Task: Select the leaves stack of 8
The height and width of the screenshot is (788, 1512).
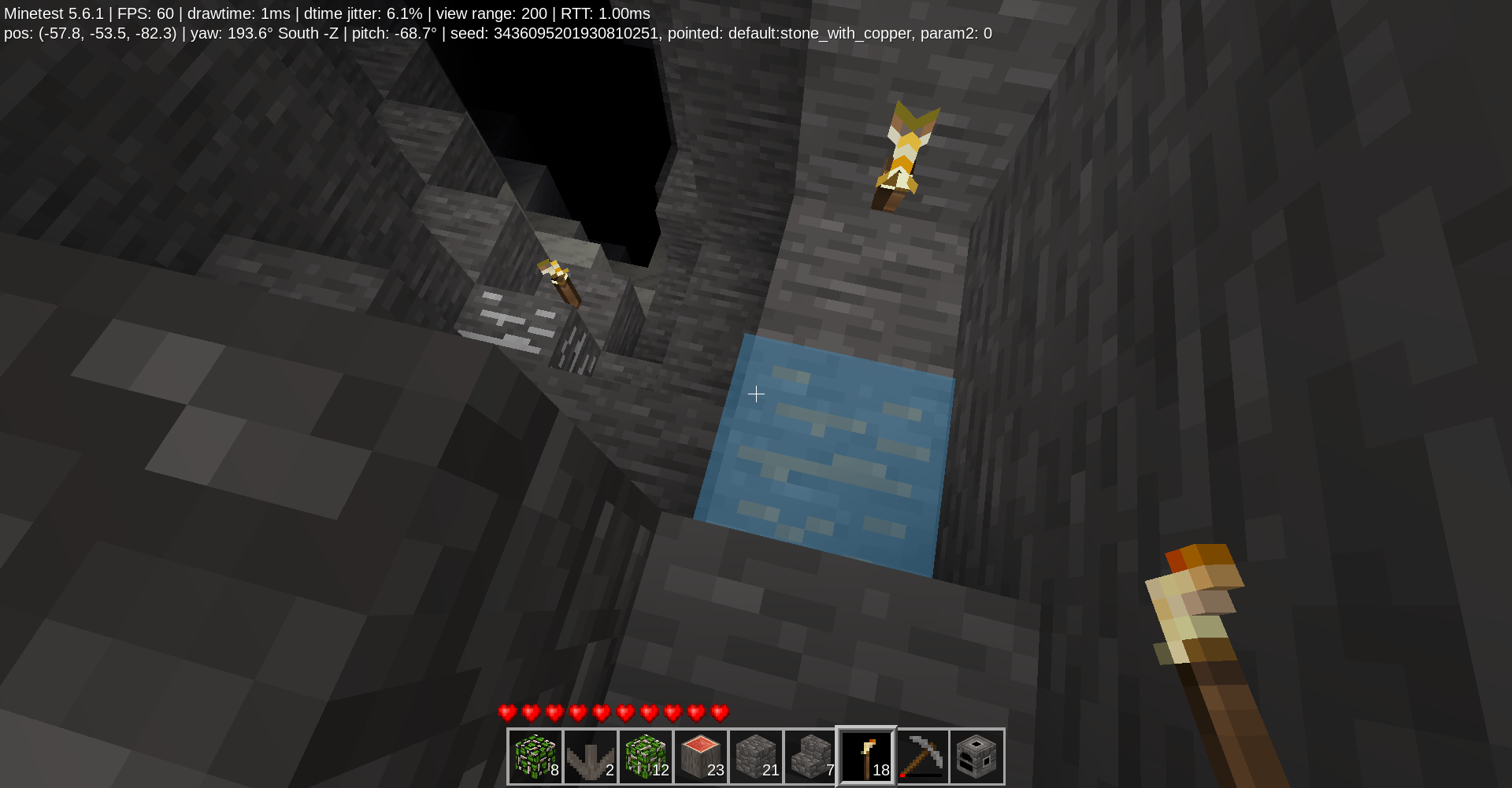Action: click(x=535, y=757)
